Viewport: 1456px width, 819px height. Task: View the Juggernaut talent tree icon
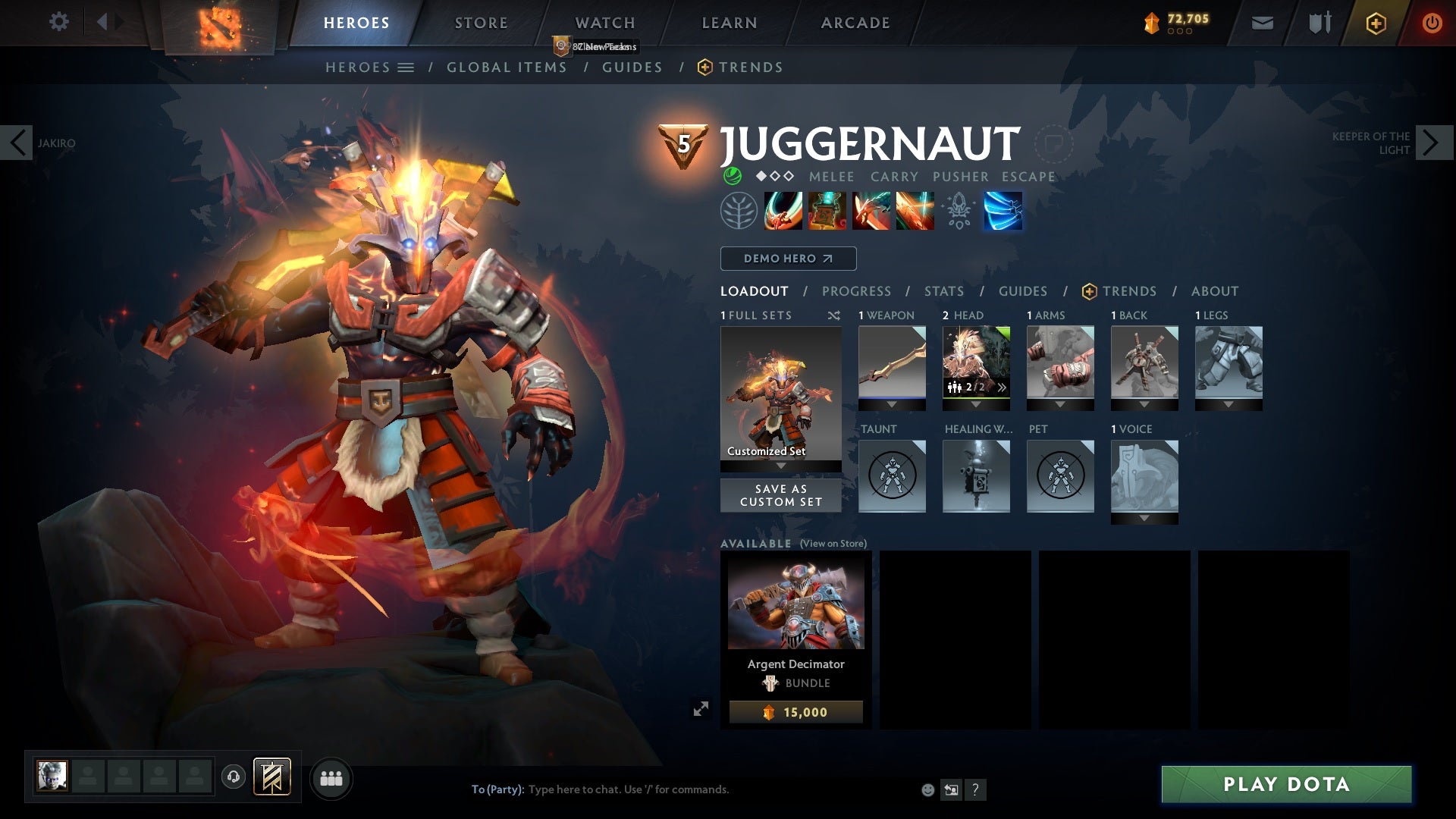coord(732,211)
